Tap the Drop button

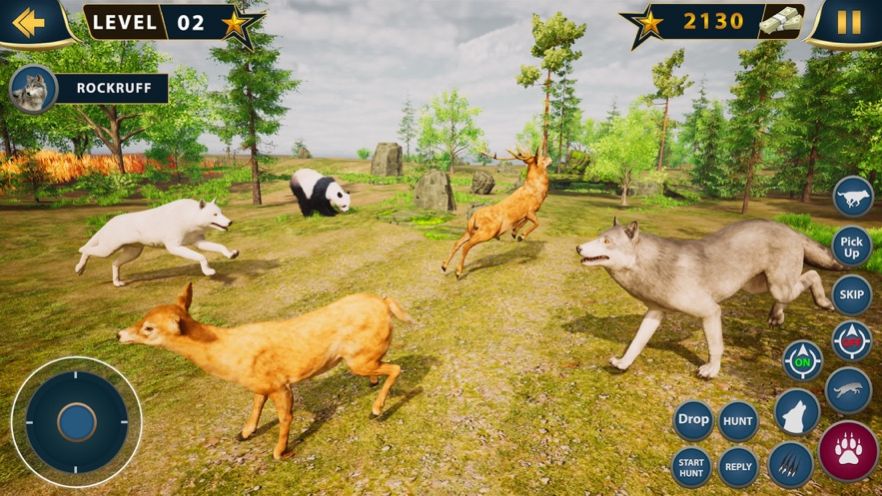coord(693,420)
